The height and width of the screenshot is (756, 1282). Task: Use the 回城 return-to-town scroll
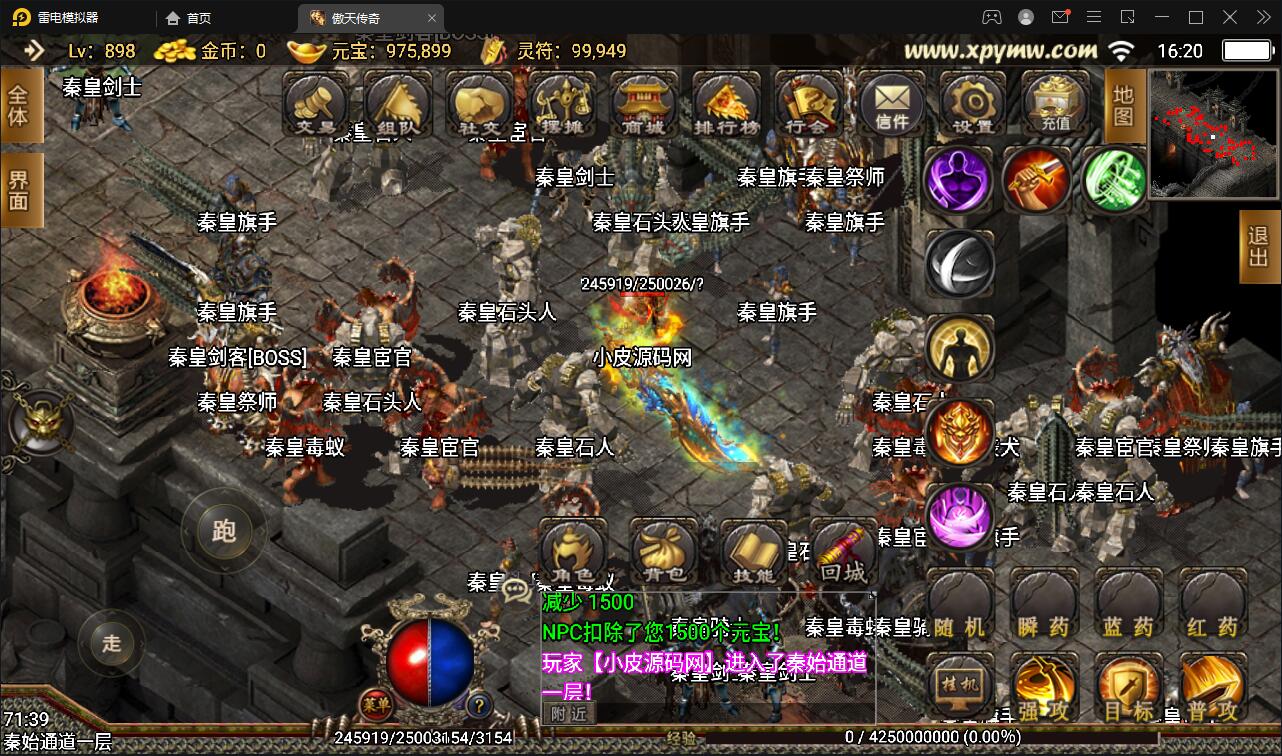tap(843, 551)
